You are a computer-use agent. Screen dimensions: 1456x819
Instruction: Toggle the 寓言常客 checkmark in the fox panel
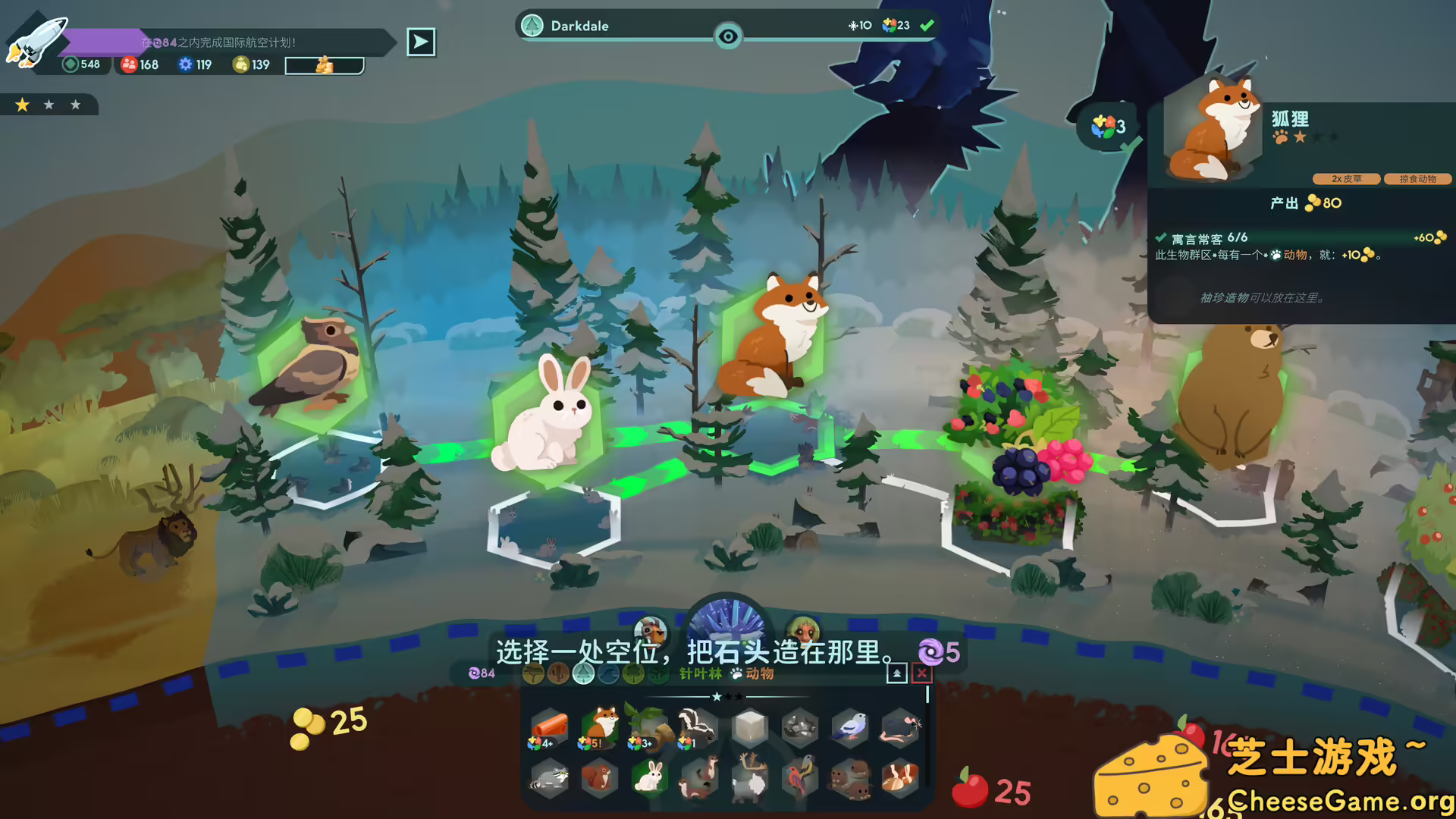pos(1161,237)
